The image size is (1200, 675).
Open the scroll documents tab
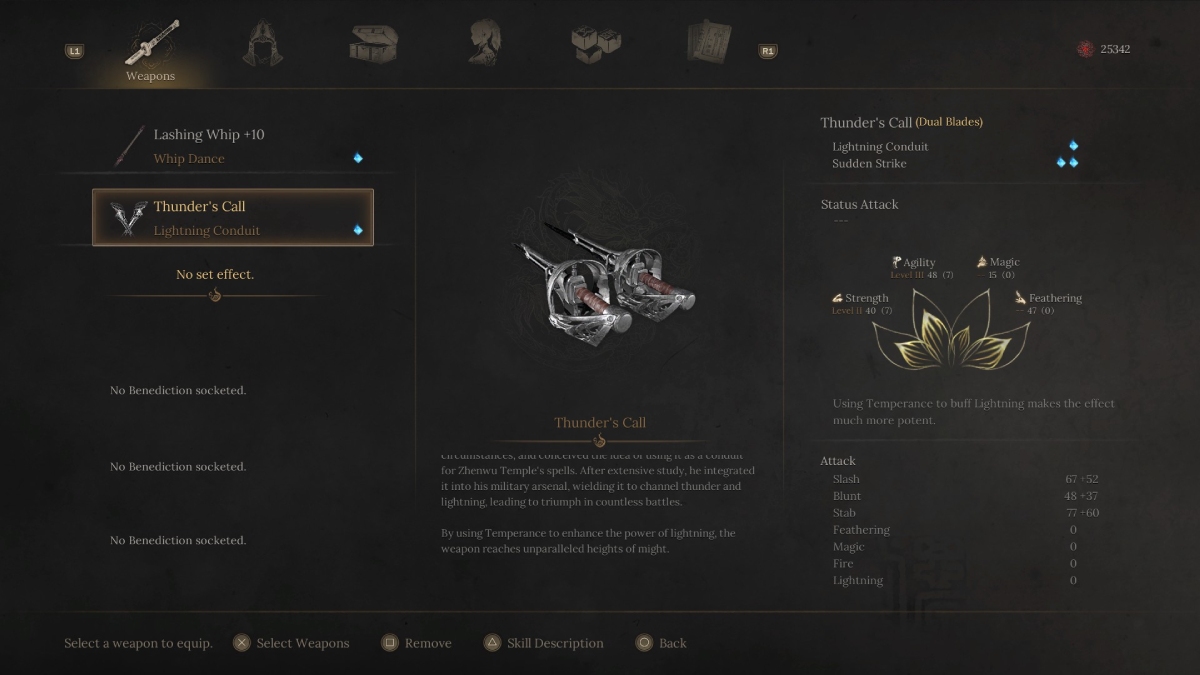[708, 44]
